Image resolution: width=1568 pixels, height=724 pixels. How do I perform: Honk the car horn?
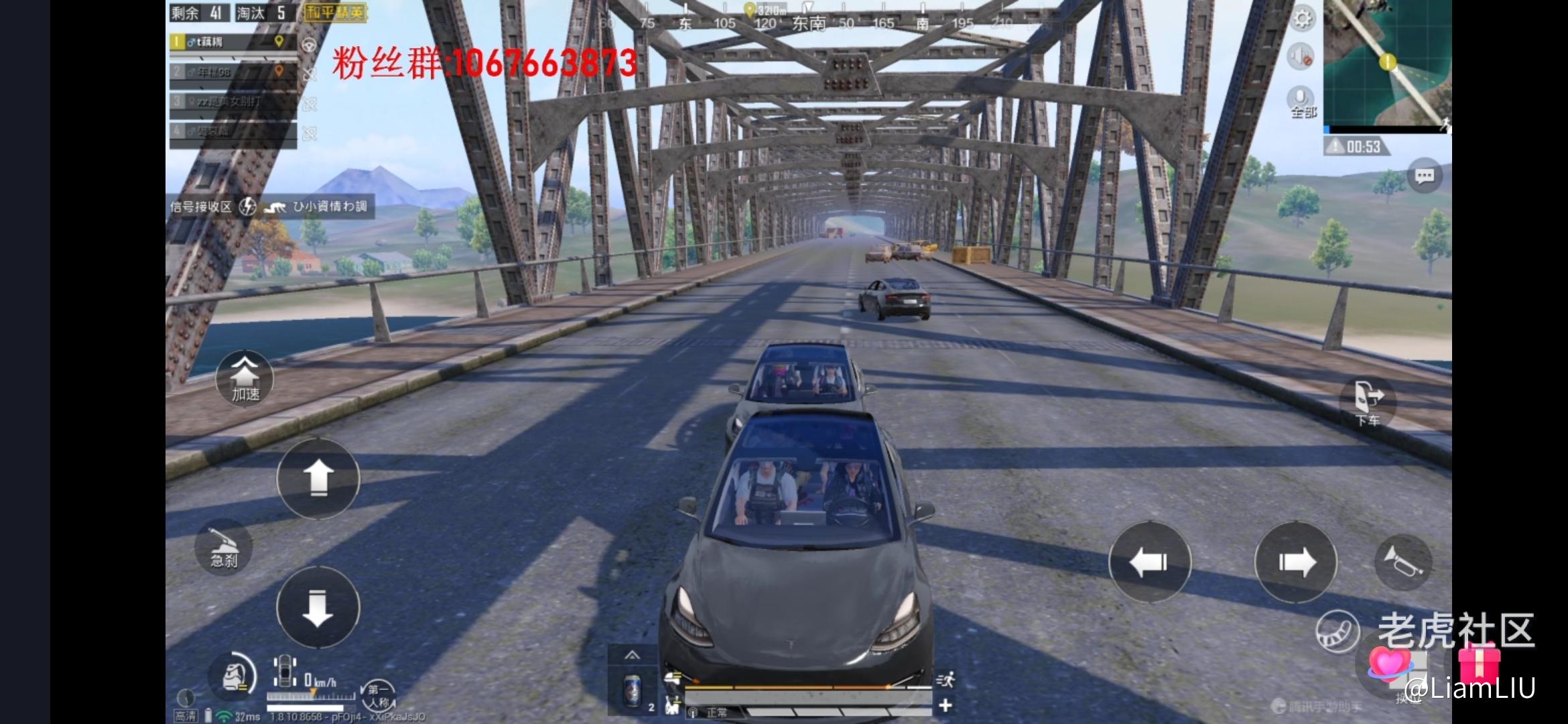pyautogui.click(x=1402, y=562)
